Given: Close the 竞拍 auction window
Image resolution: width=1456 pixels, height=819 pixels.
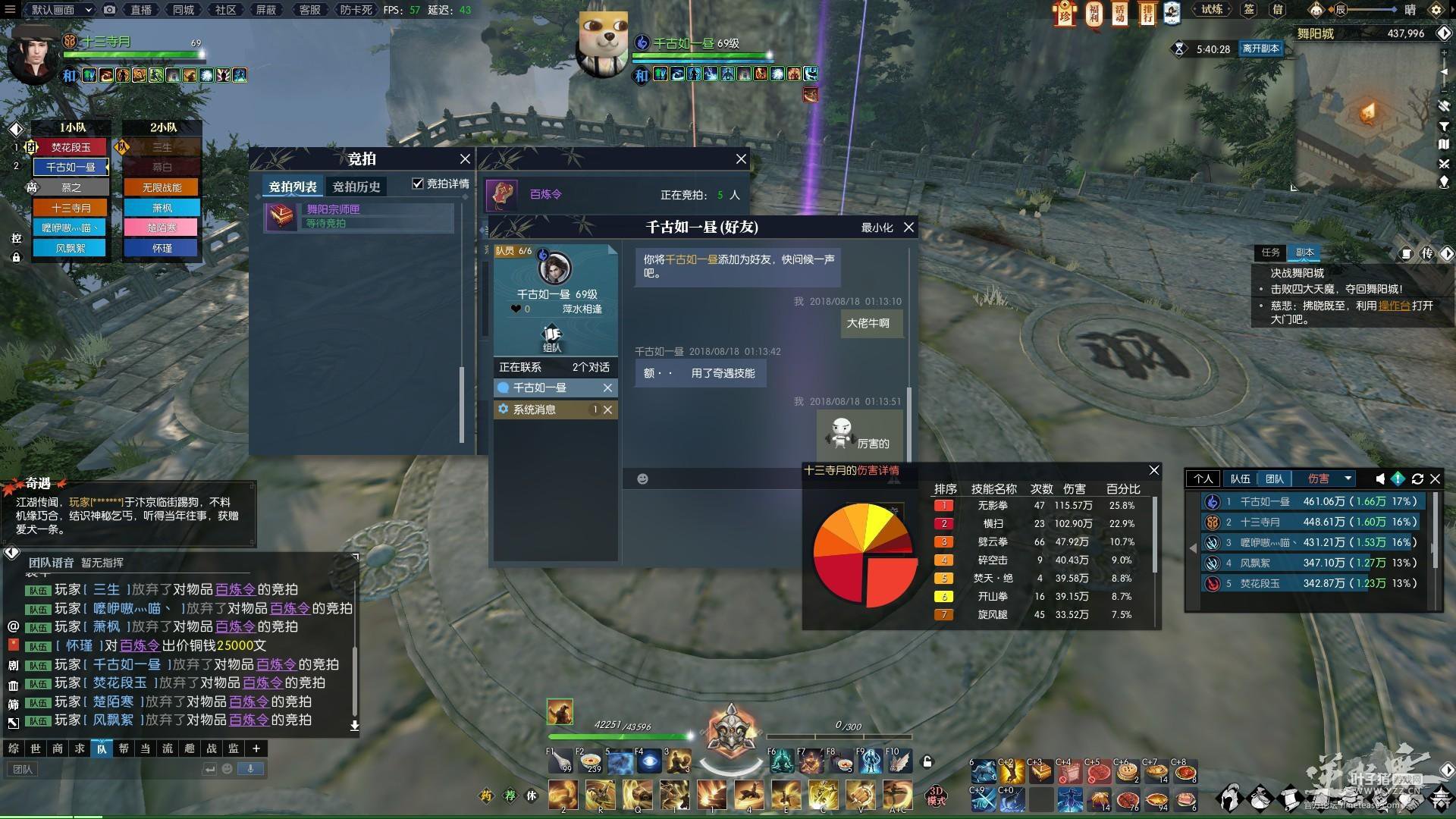Looking at the screenshot, I should (465, 159).
